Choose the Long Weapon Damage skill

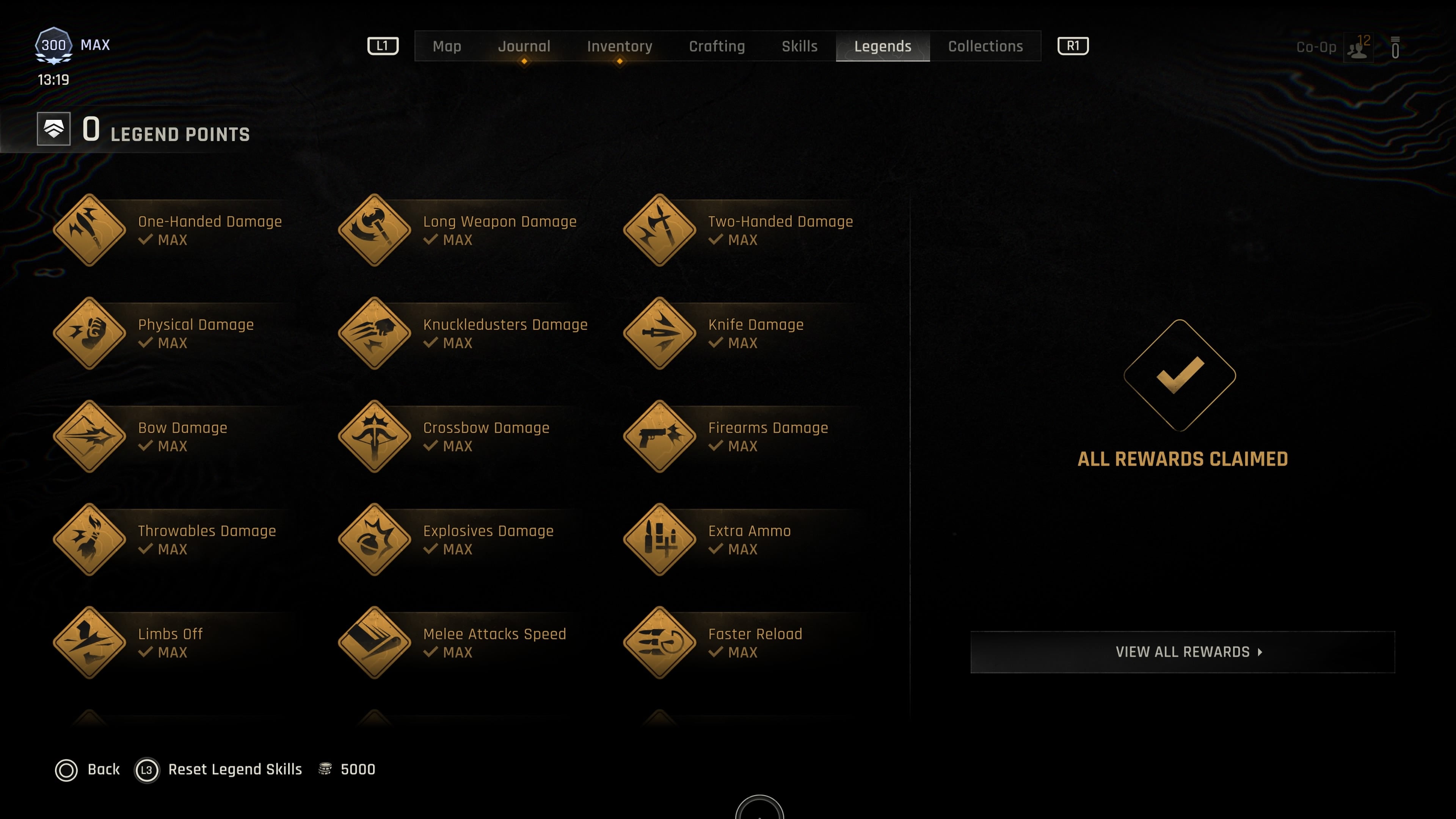[x=374, y=230]
